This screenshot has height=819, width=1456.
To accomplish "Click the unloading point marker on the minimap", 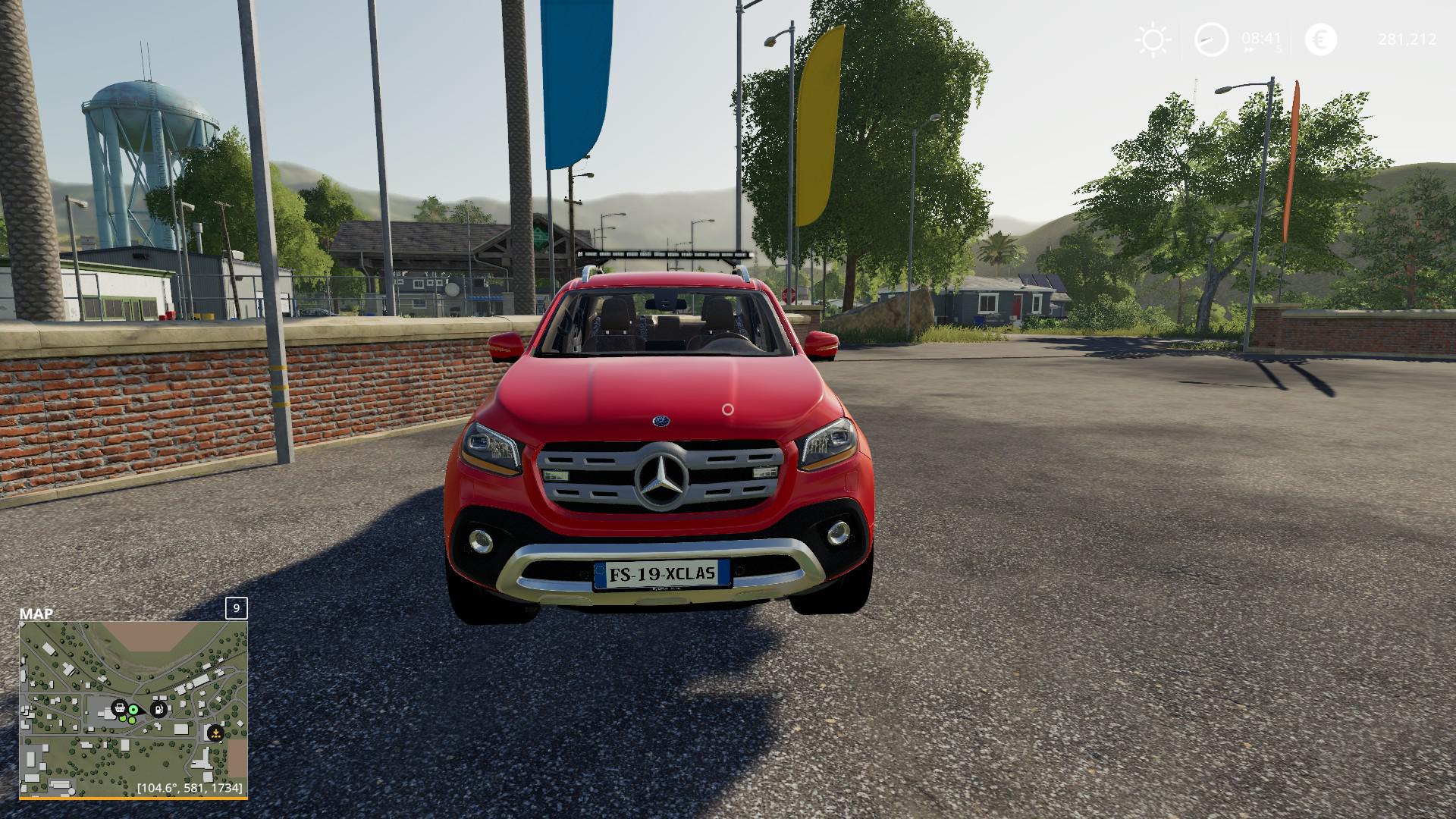I will [x=215, y=733].
